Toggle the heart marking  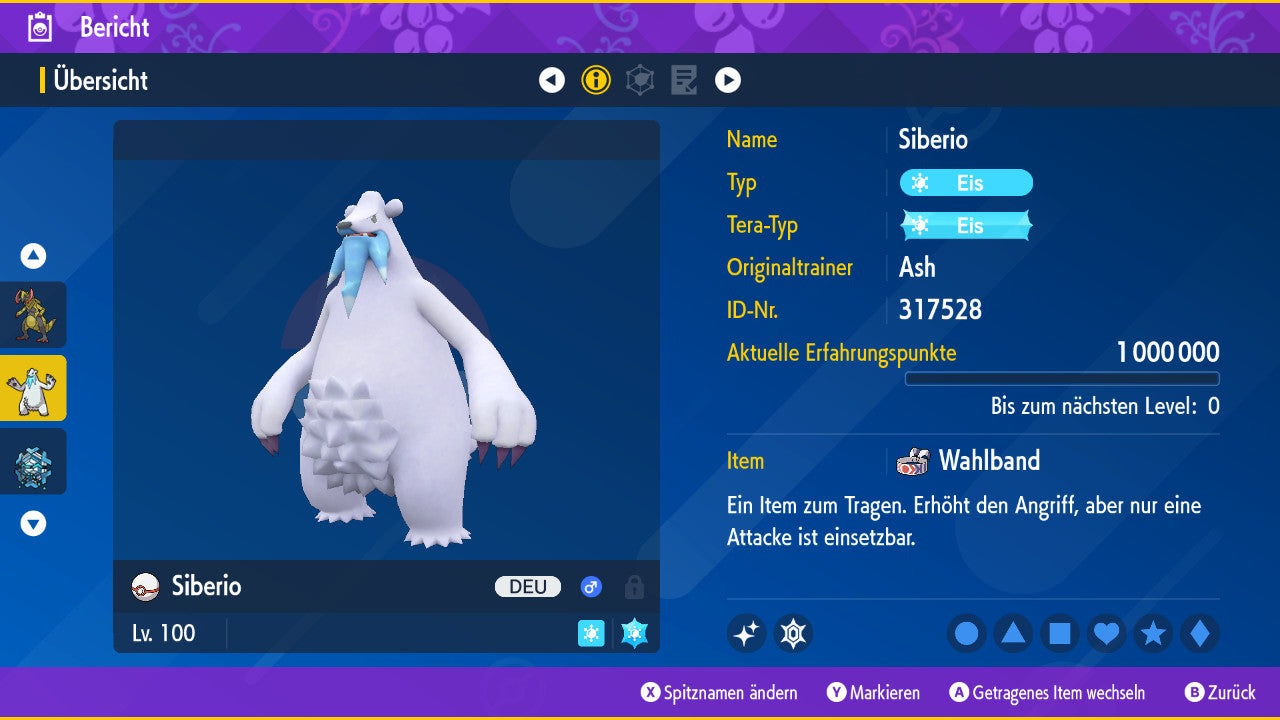(1106, 634)
